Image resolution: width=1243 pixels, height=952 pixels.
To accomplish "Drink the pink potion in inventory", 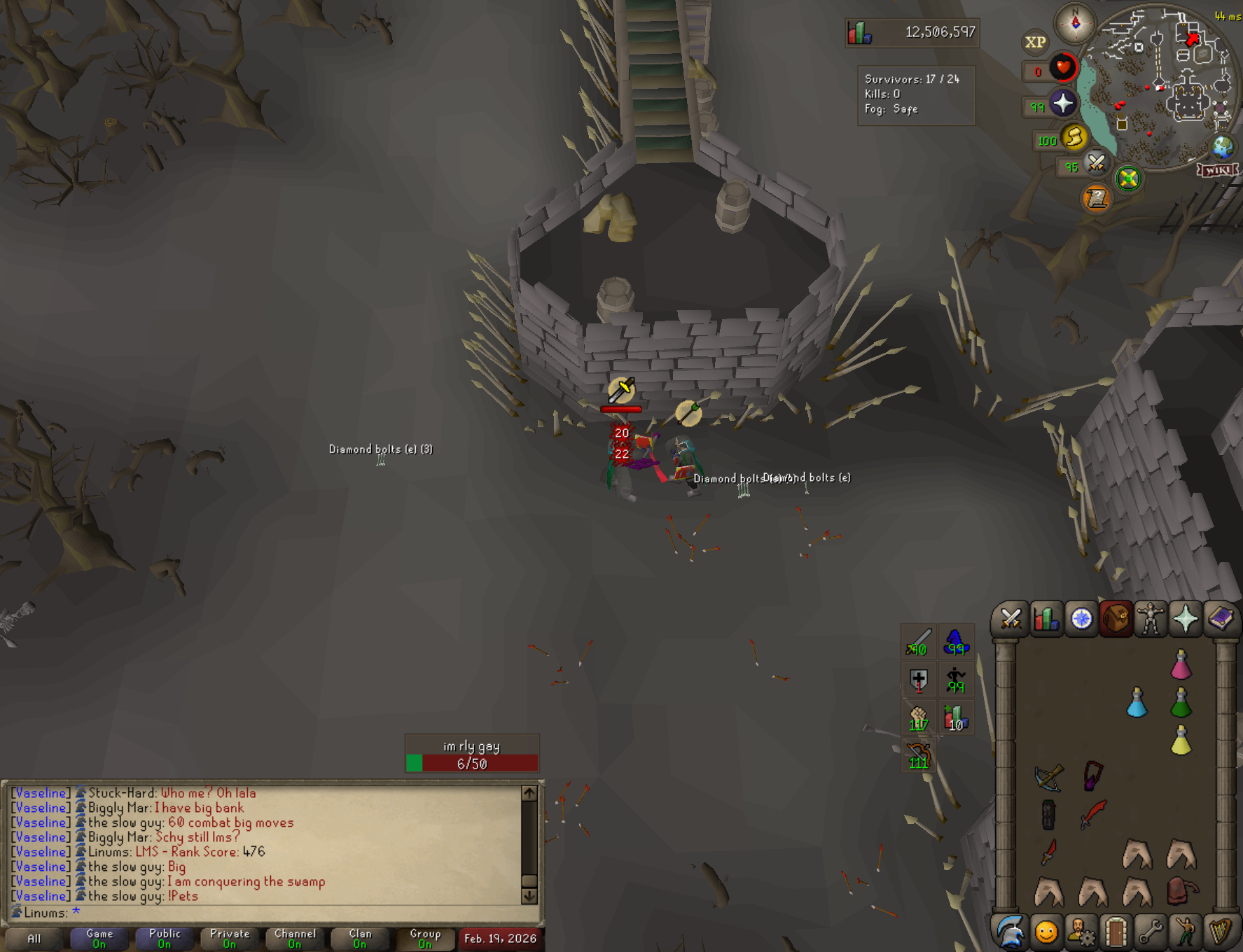I will point(1181,665).
